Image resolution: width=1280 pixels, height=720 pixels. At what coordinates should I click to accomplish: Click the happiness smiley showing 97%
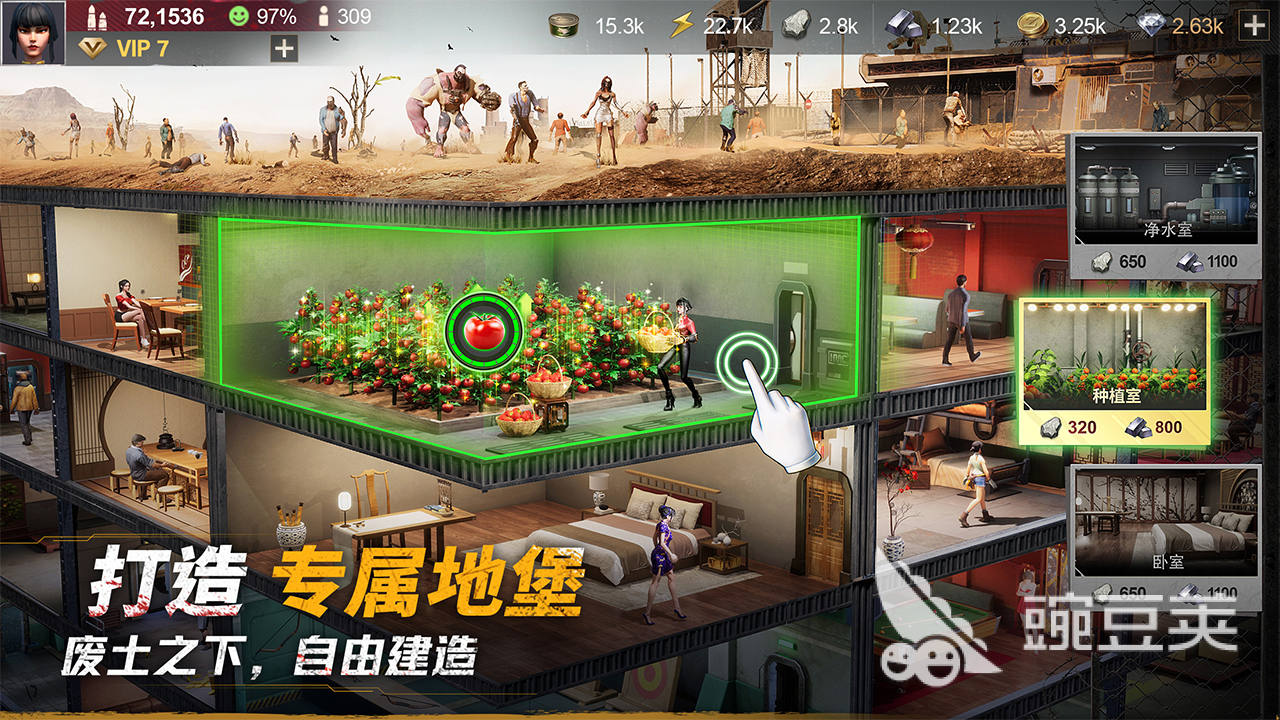[240, 15]
